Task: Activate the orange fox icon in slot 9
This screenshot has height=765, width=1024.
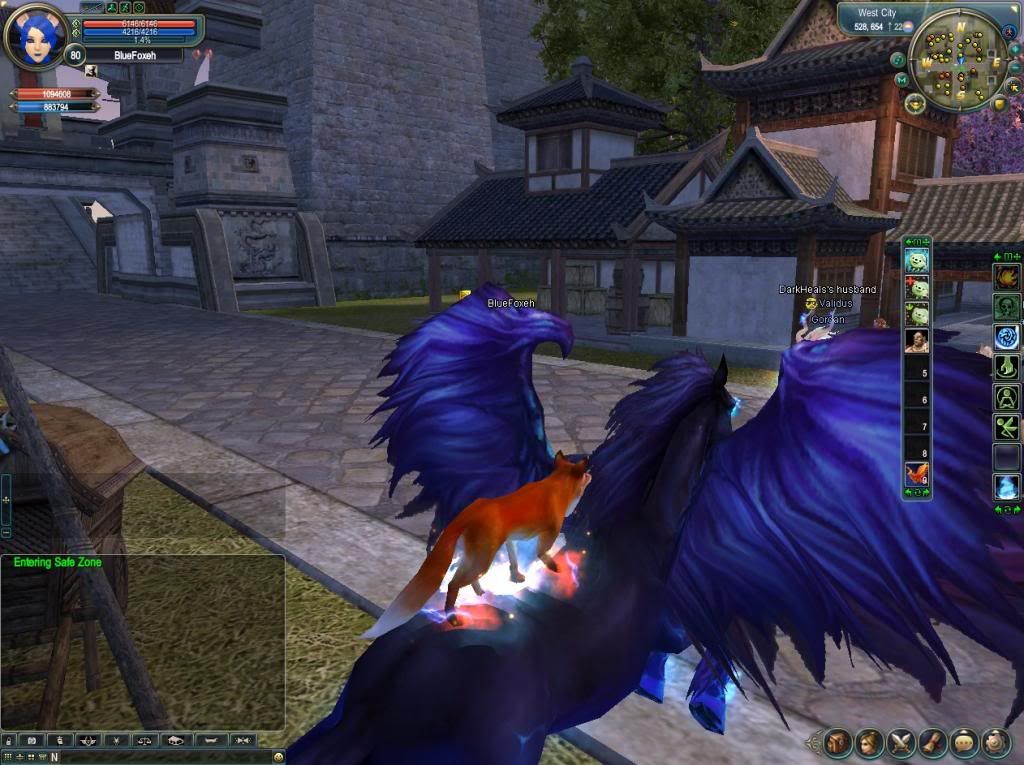Action: coord(917,474)
